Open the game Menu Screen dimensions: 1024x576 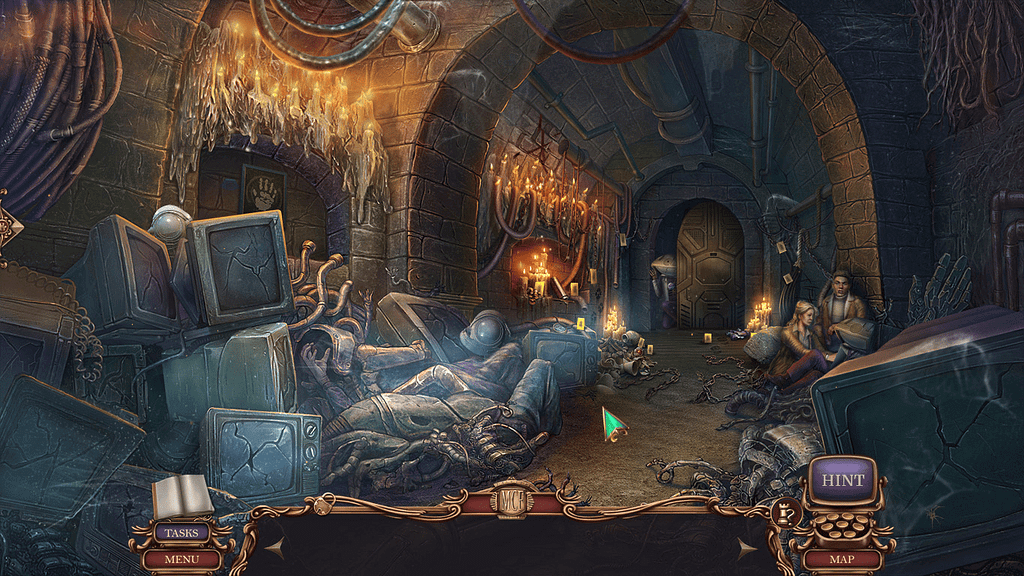(181, 559)
